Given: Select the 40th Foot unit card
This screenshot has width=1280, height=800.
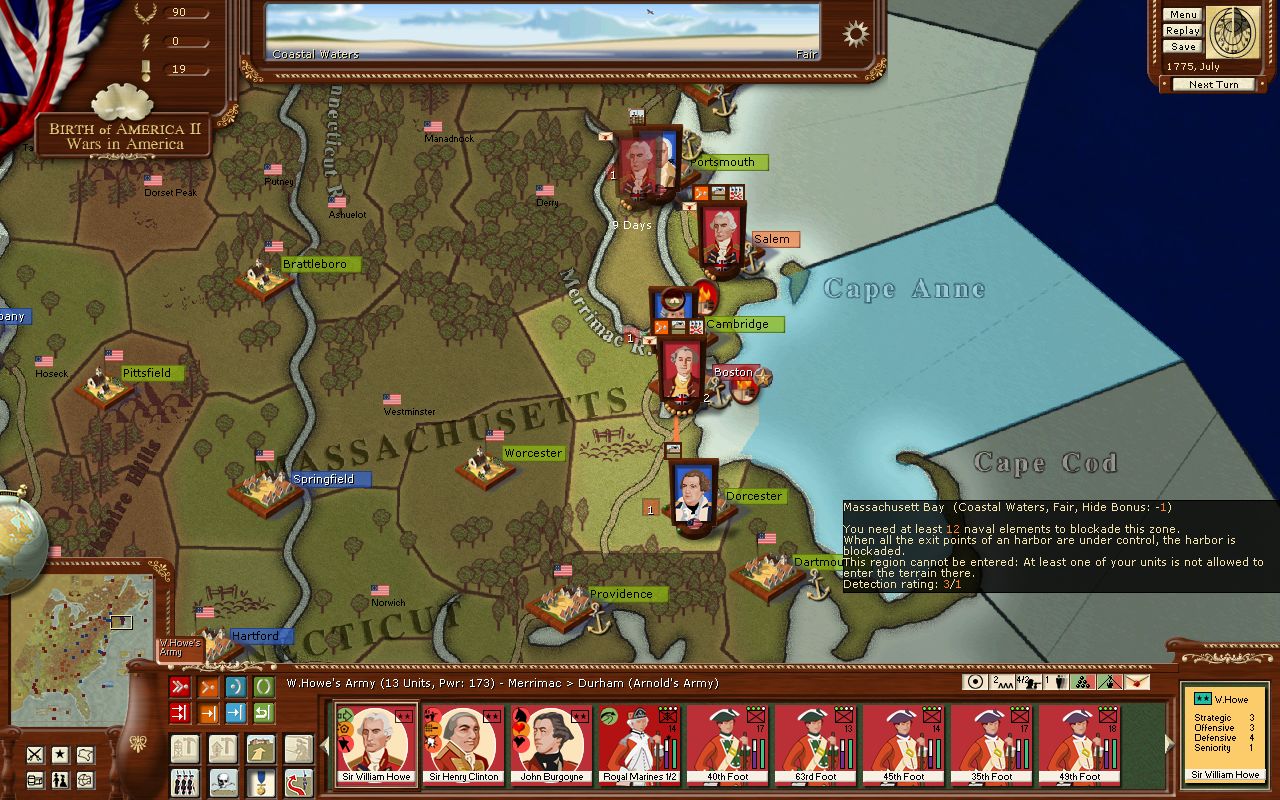Looking at the screenshot, I should 728,745.
